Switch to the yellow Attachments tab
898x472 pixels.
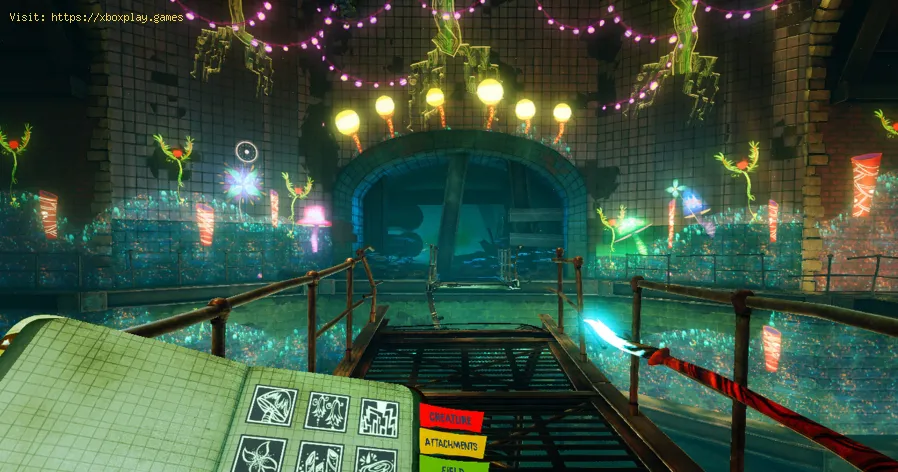click(x=452, y=443)
